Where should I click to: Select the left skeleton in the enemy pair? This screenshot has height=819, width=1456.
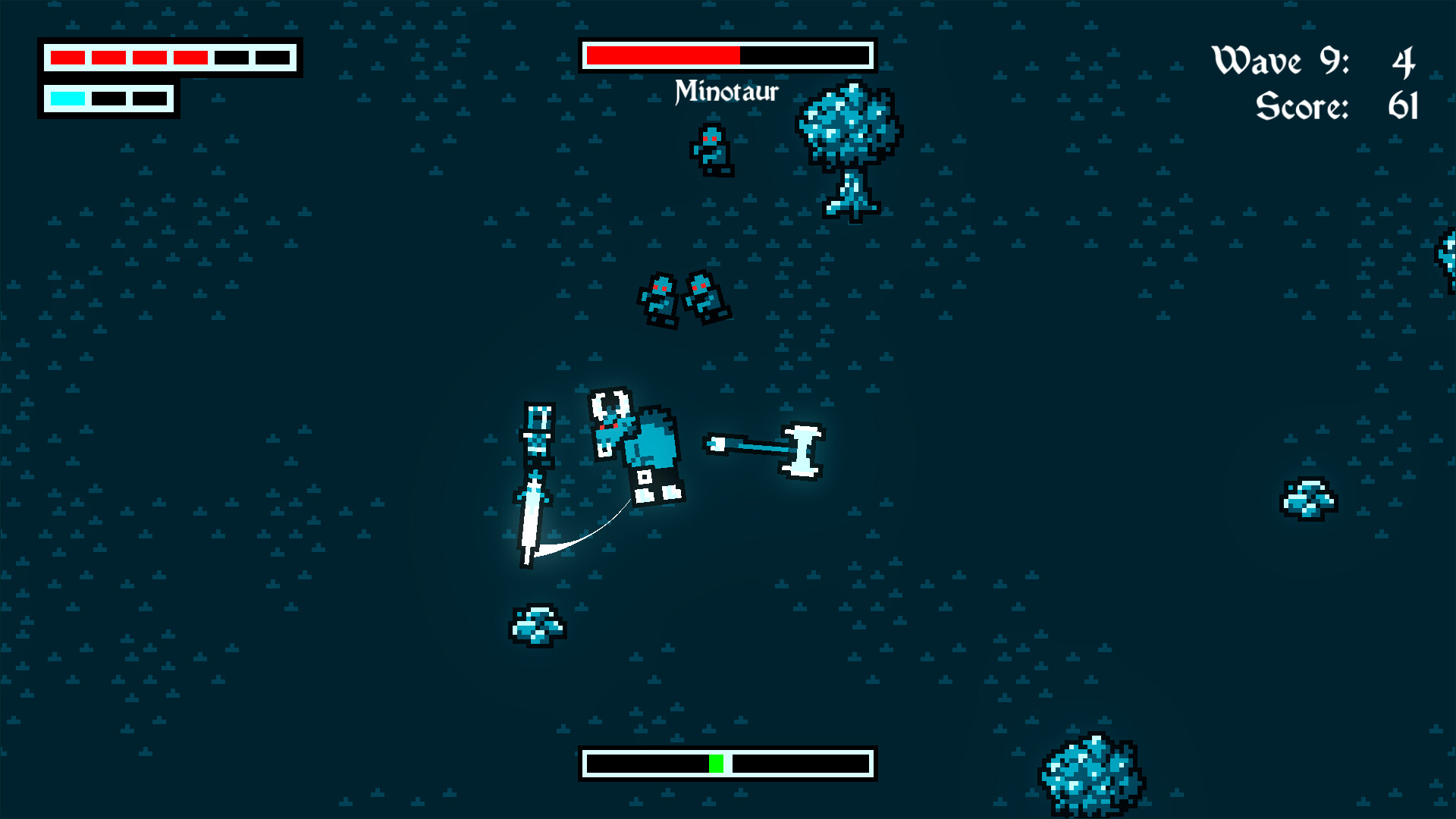(659, 300)
